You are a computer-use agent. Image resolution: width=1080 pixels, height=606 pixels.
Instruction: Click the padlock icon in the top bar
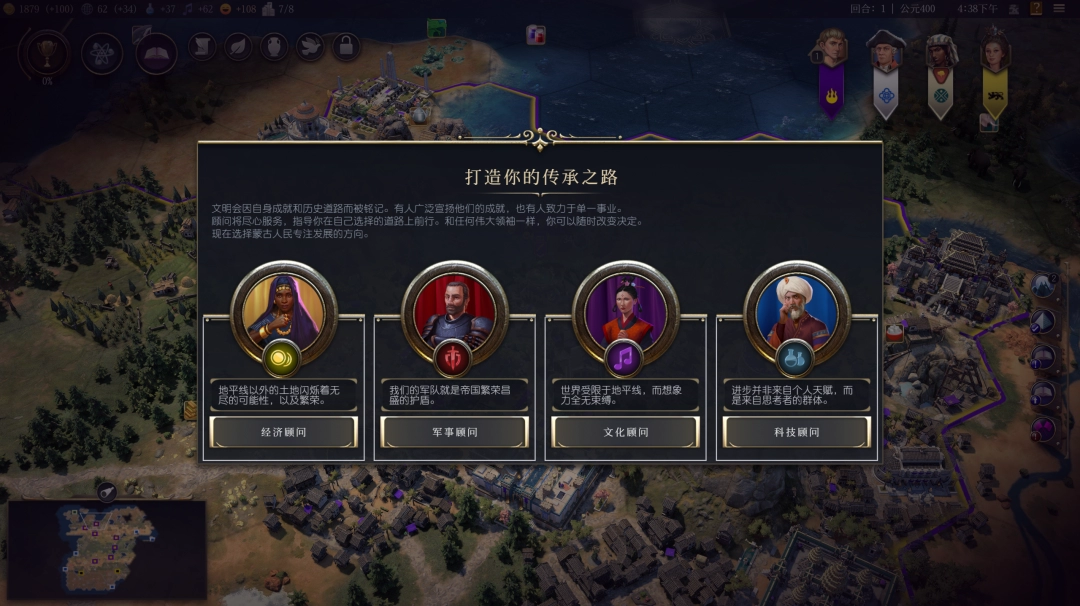(346, 46)
